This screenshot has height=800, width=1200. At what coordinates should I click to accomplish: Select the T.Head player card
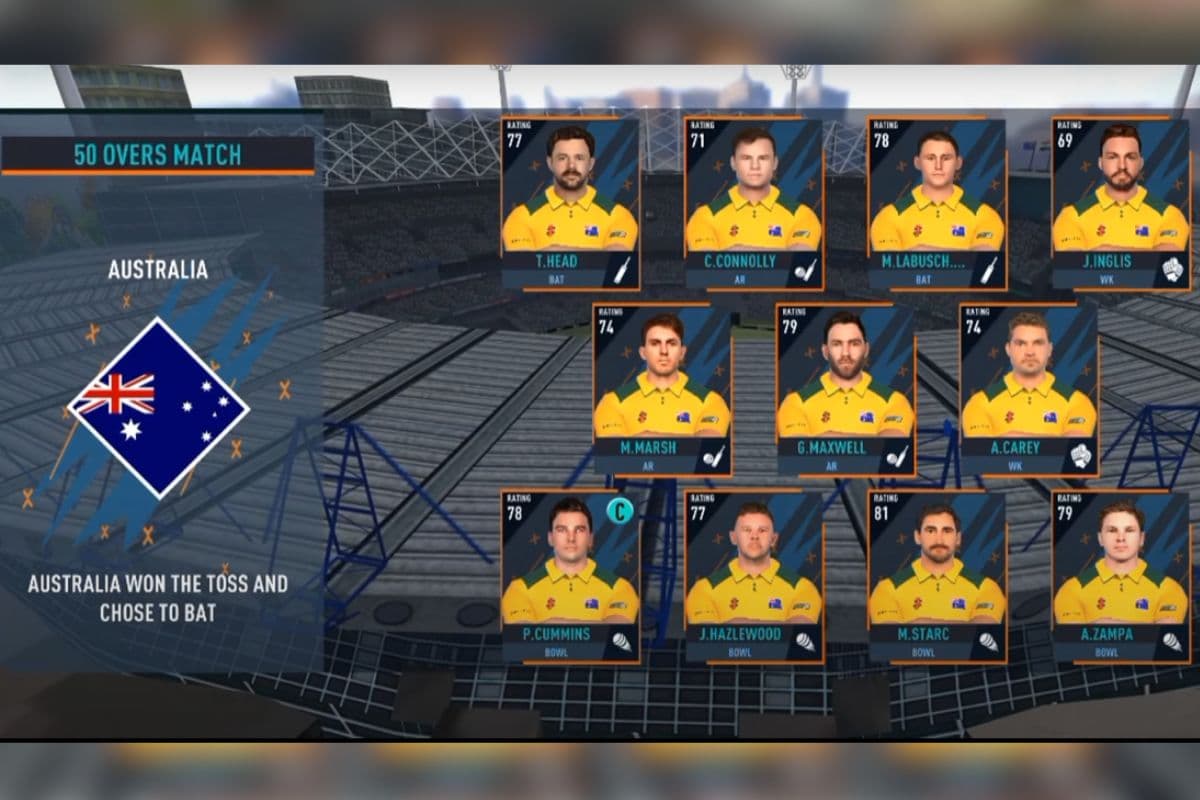(x=570, y=203)
